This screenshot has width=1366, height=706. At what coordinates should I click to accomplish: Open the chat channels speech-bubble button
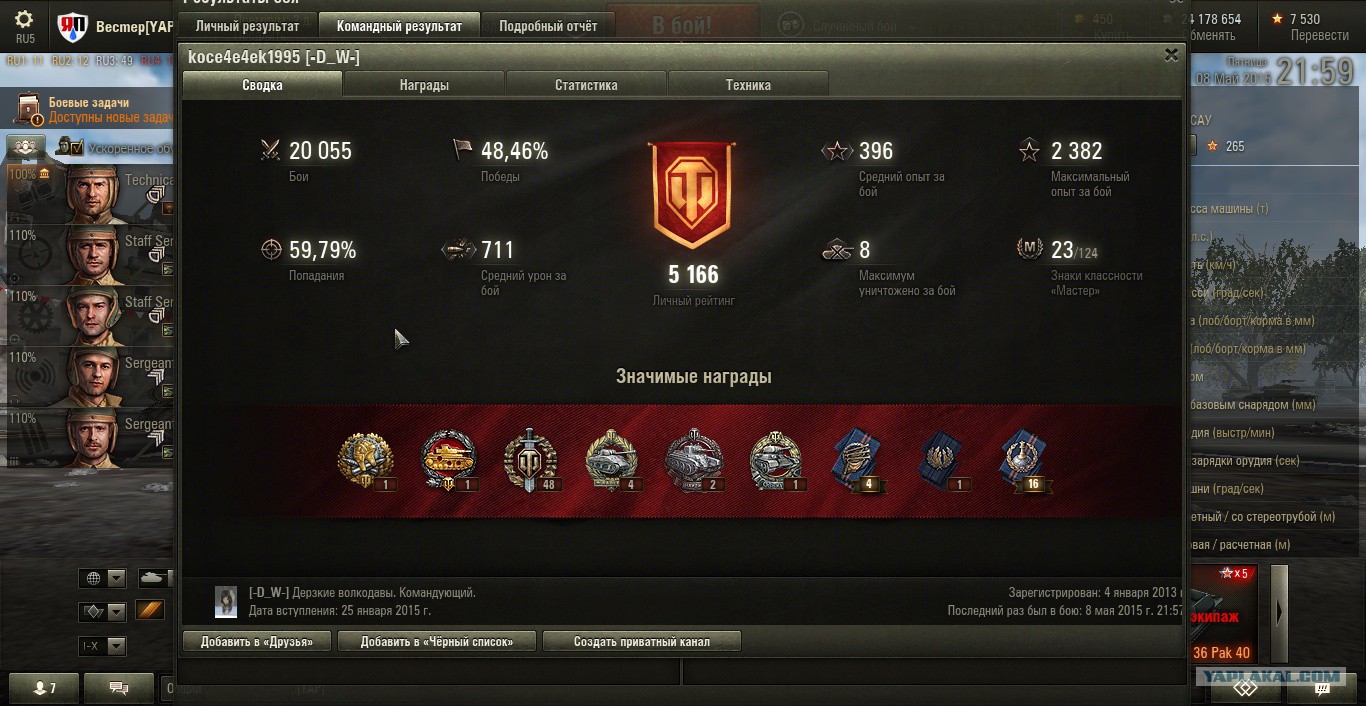point(118,688)
